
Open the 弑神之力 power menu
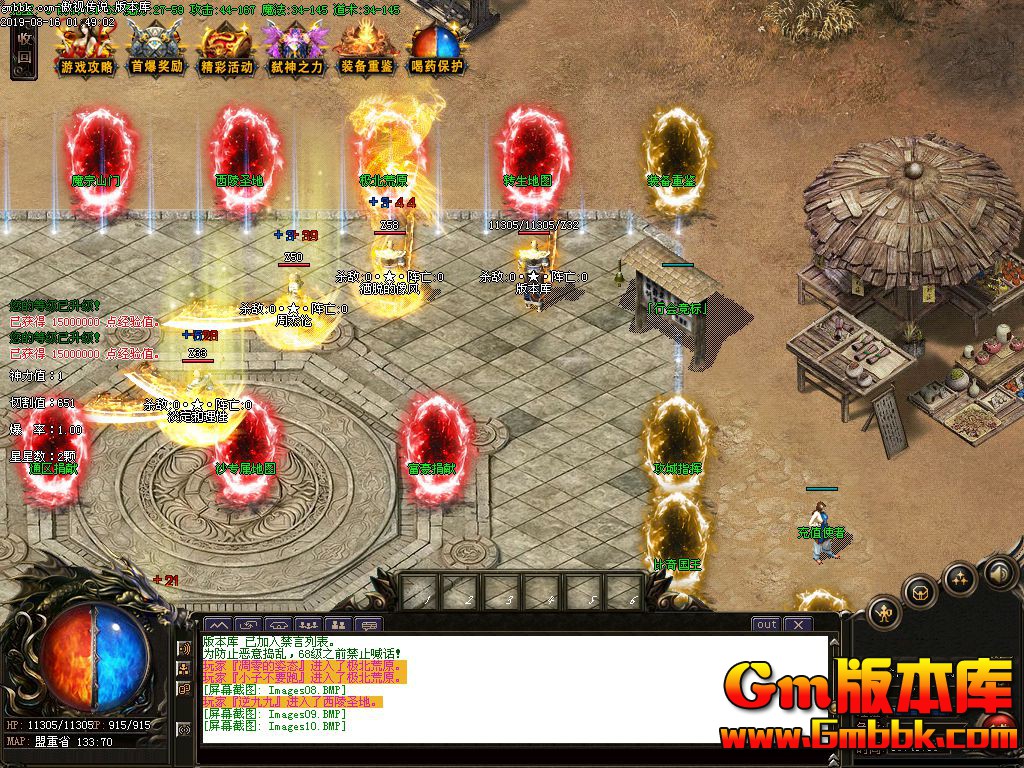[296, 48]
